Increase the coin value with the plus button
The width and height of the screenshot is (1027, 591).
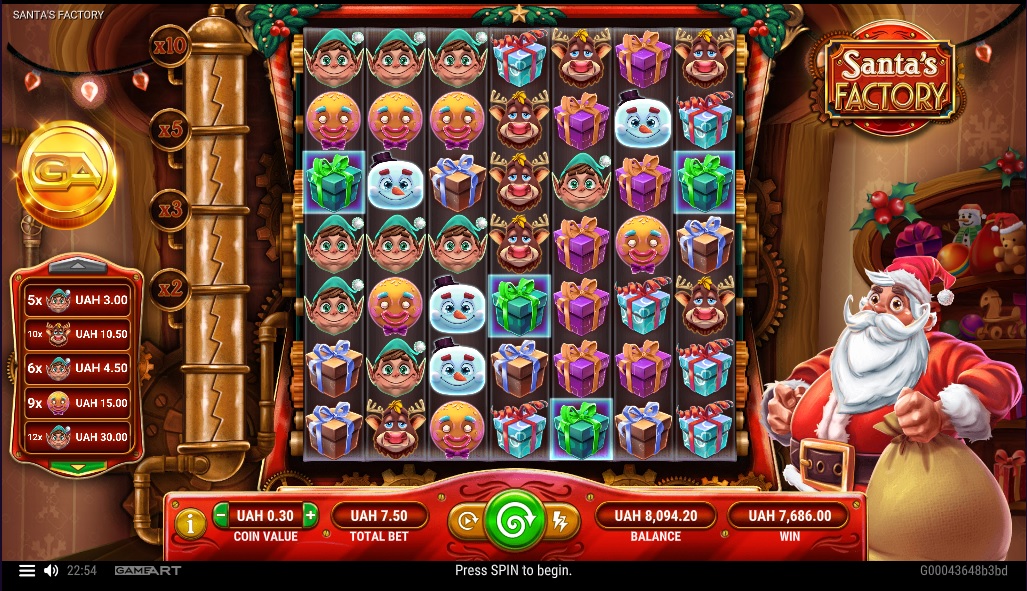pyautogui.click(x=310, y=516)
